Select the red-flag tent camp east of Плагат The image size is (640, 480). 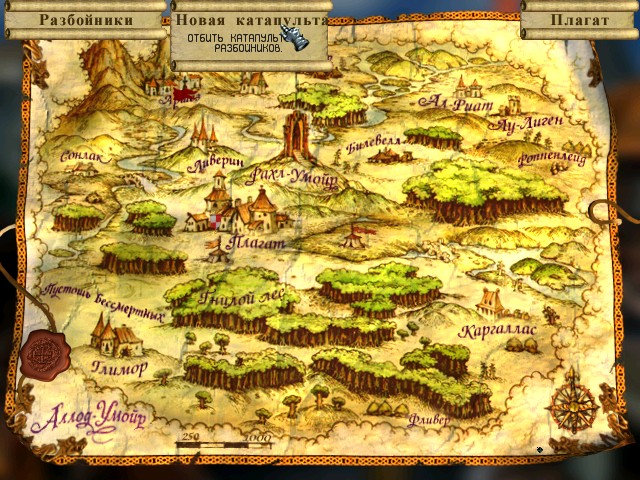pyautogui.click(x=355, y=236)
